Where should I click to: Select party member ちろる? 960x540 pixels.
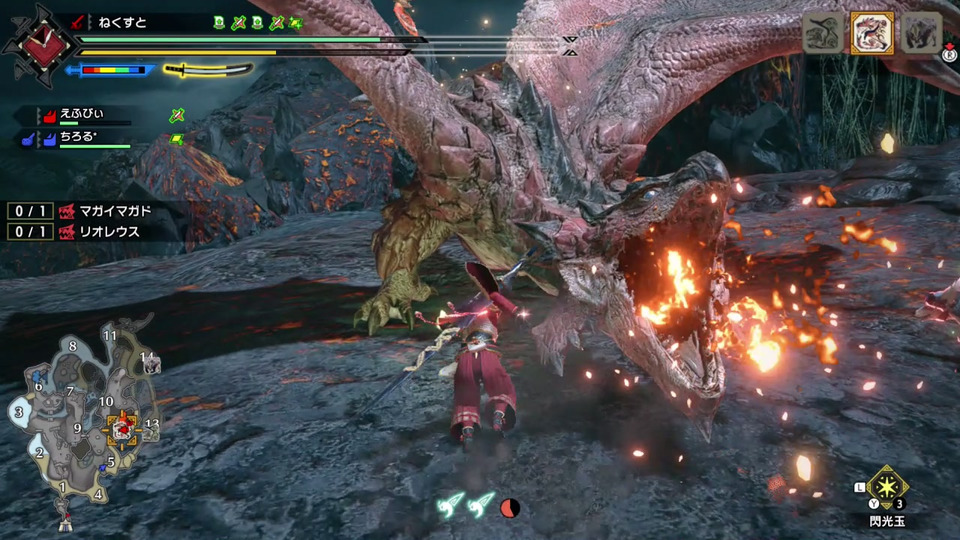click(x=82, y=138)
